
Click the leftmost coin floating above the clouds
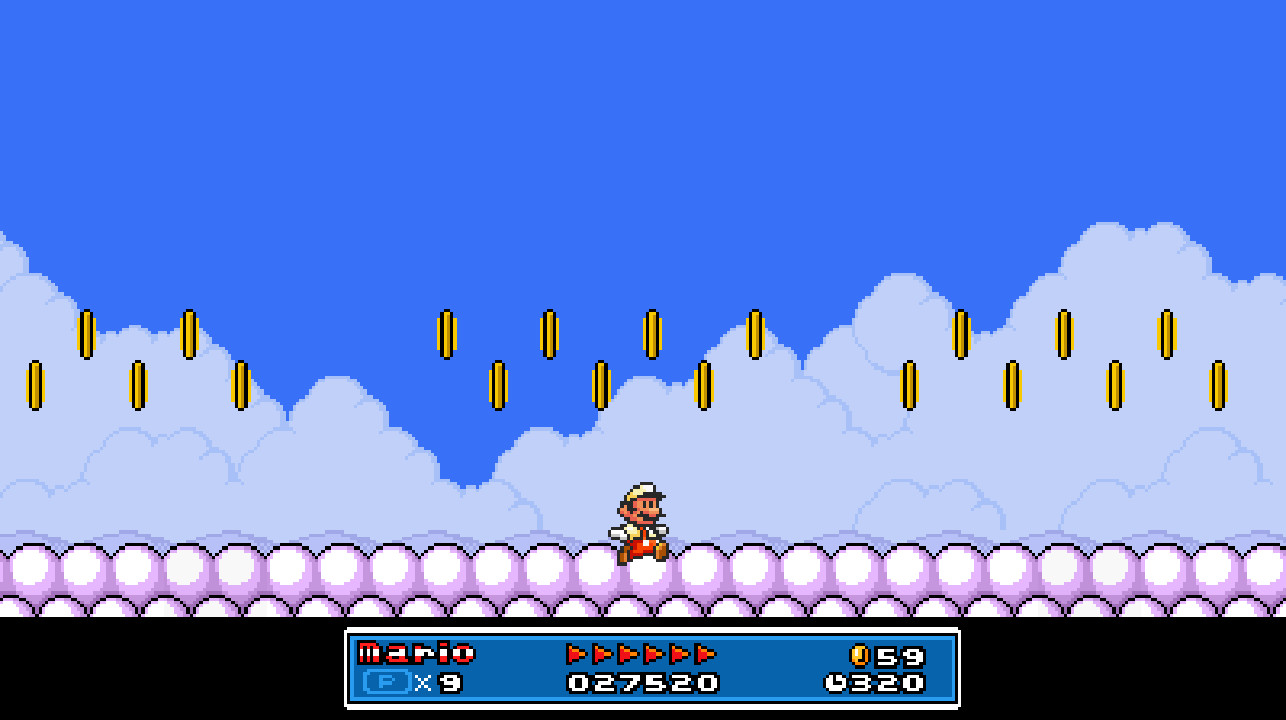tap(37, 383)
